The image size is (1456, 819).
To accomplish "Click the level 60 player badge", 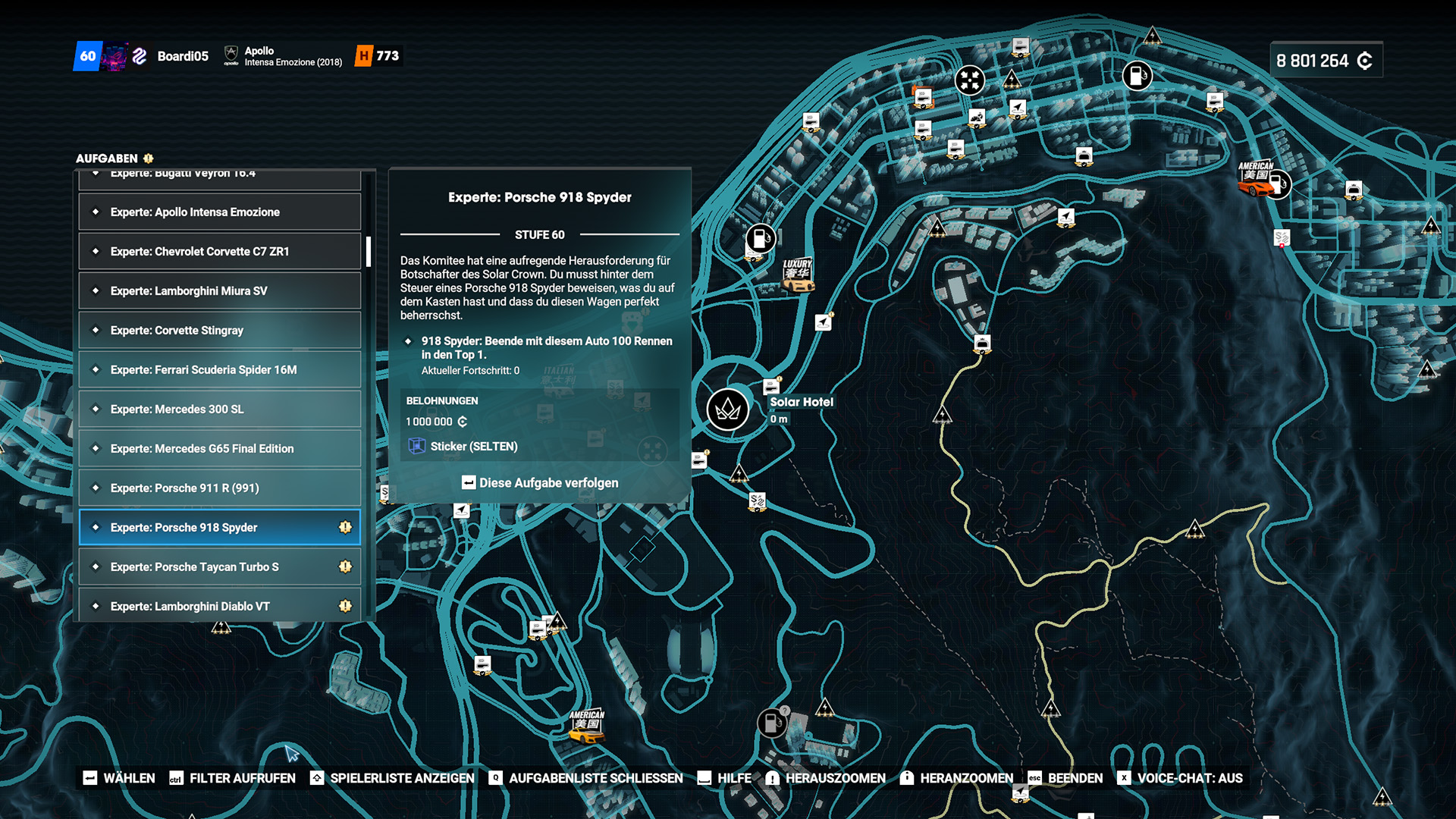I will (x=89, y=55).
